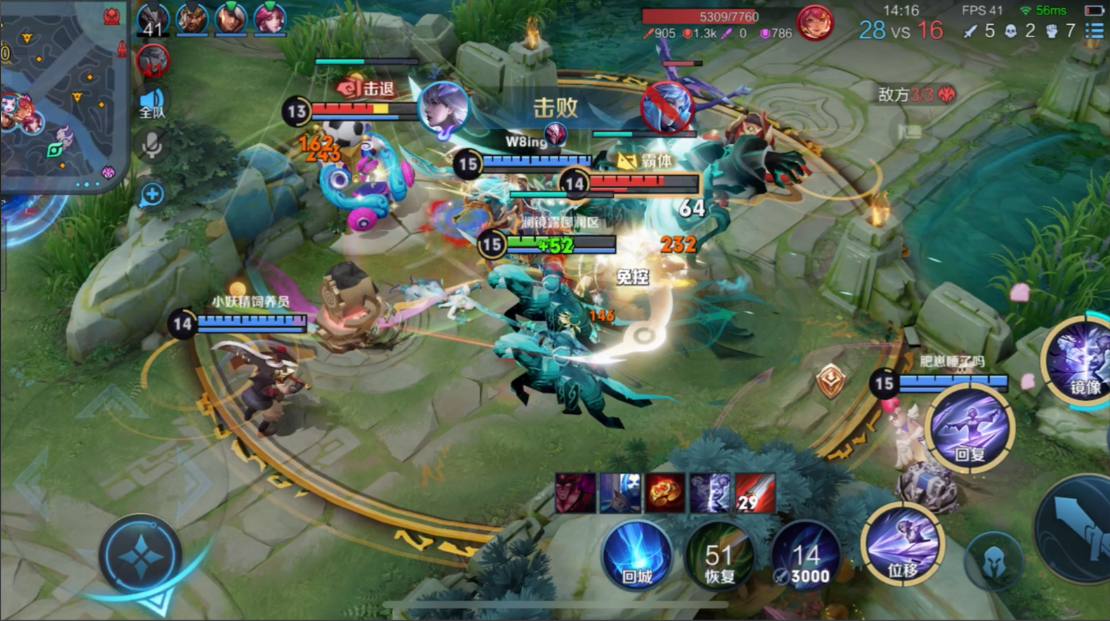Tap the red-ringed respawning hero portrait

(153, 60)
